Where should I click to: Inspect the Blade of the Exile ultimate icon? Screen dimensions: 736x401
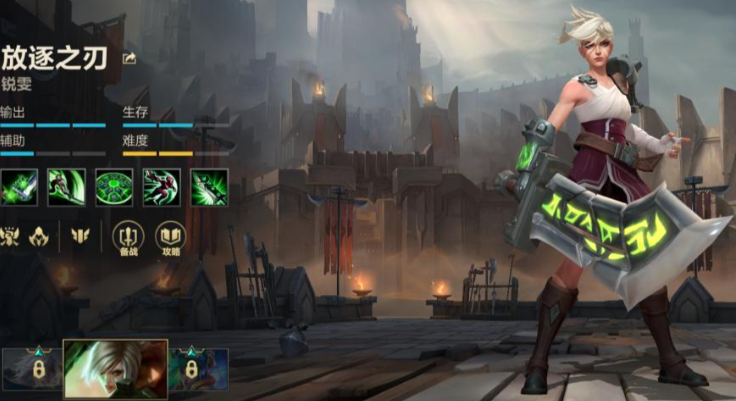coord(208,187)
